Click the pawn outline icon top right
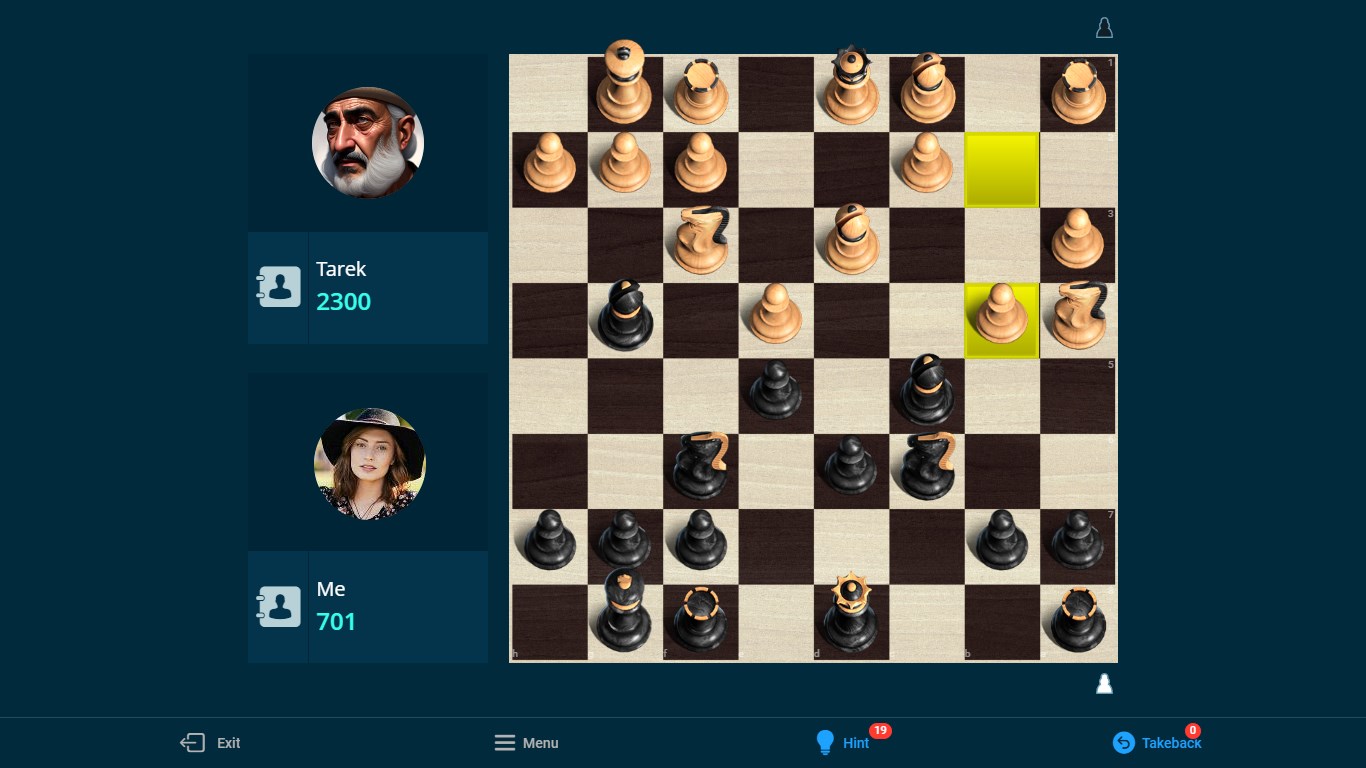The height and width of the screenshot is (768, 1366). click(x=1104, y=27)
